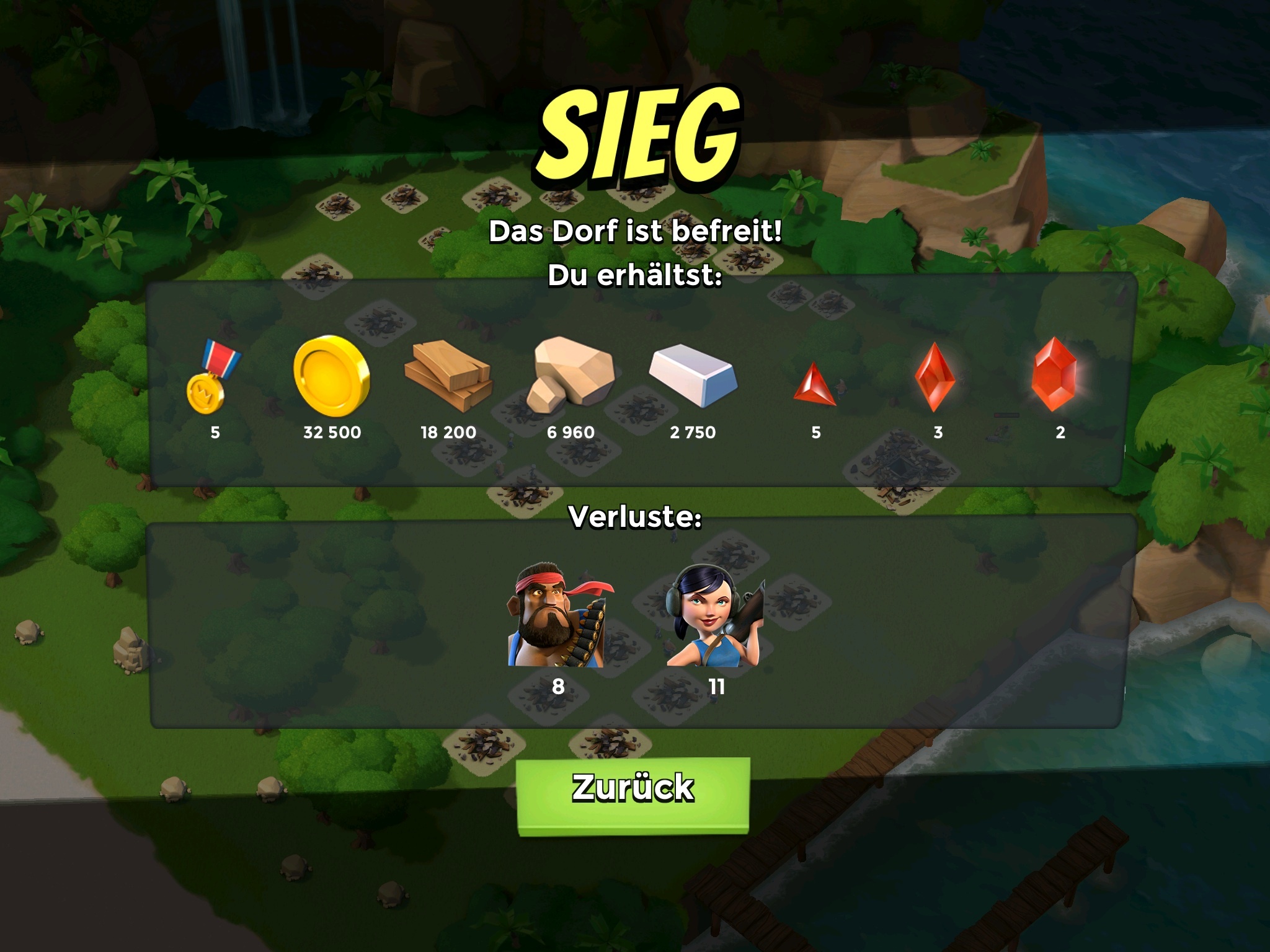Click the green Zurück button
The width and height of the screenshot is (1270, 952).
(x=633, y=793)
